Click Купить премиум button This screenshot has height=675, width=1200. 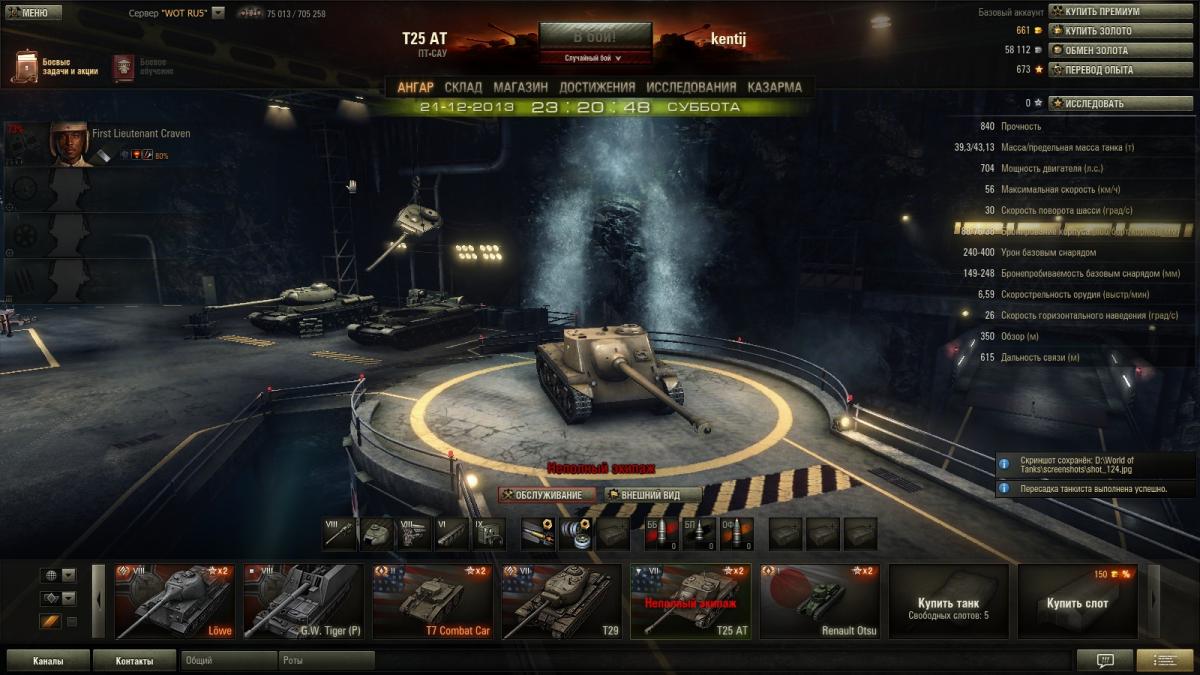tap(1120, 12)
